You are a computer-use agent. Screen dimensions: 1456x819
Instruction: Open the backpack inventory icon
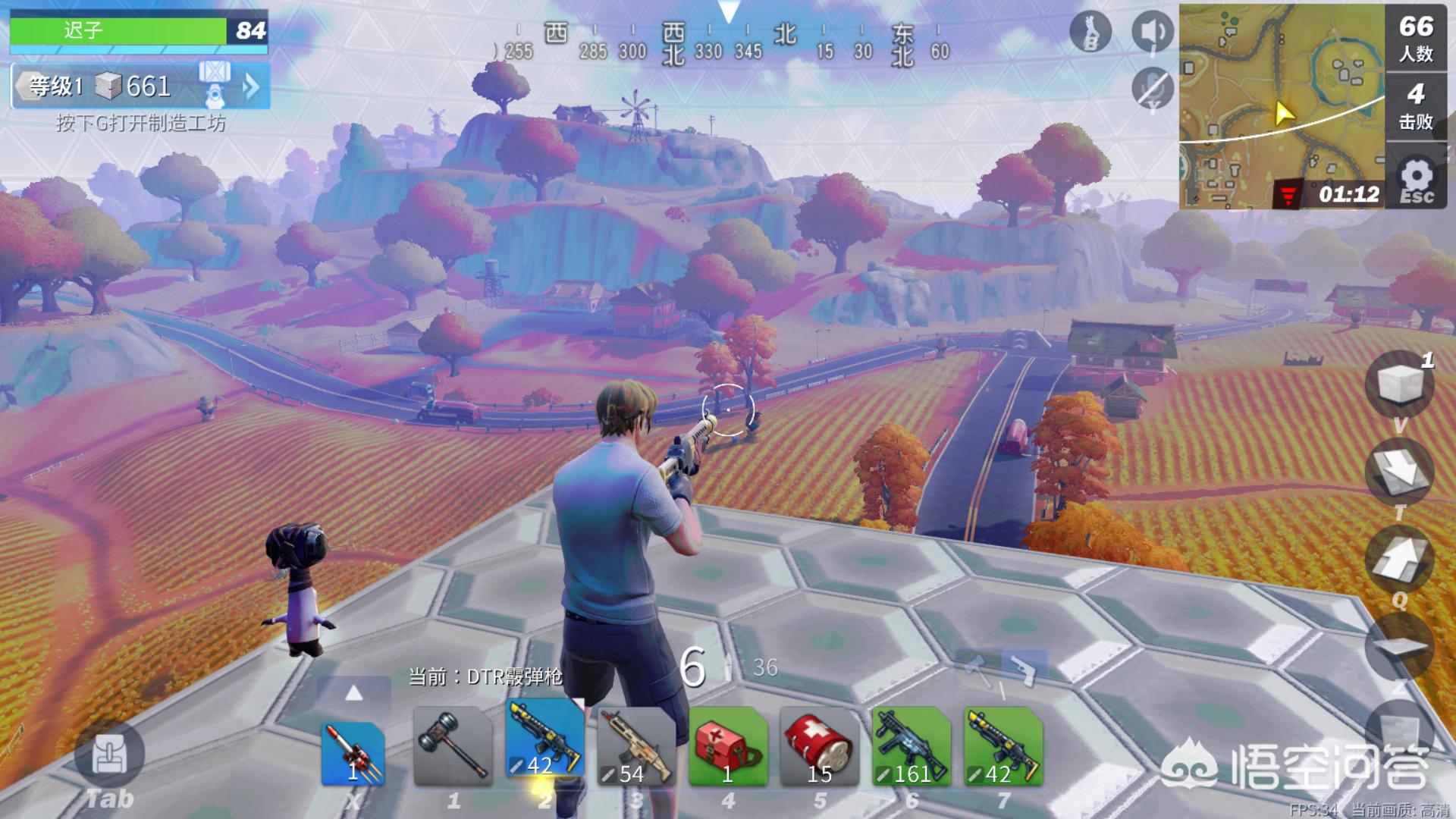[108, 755]
